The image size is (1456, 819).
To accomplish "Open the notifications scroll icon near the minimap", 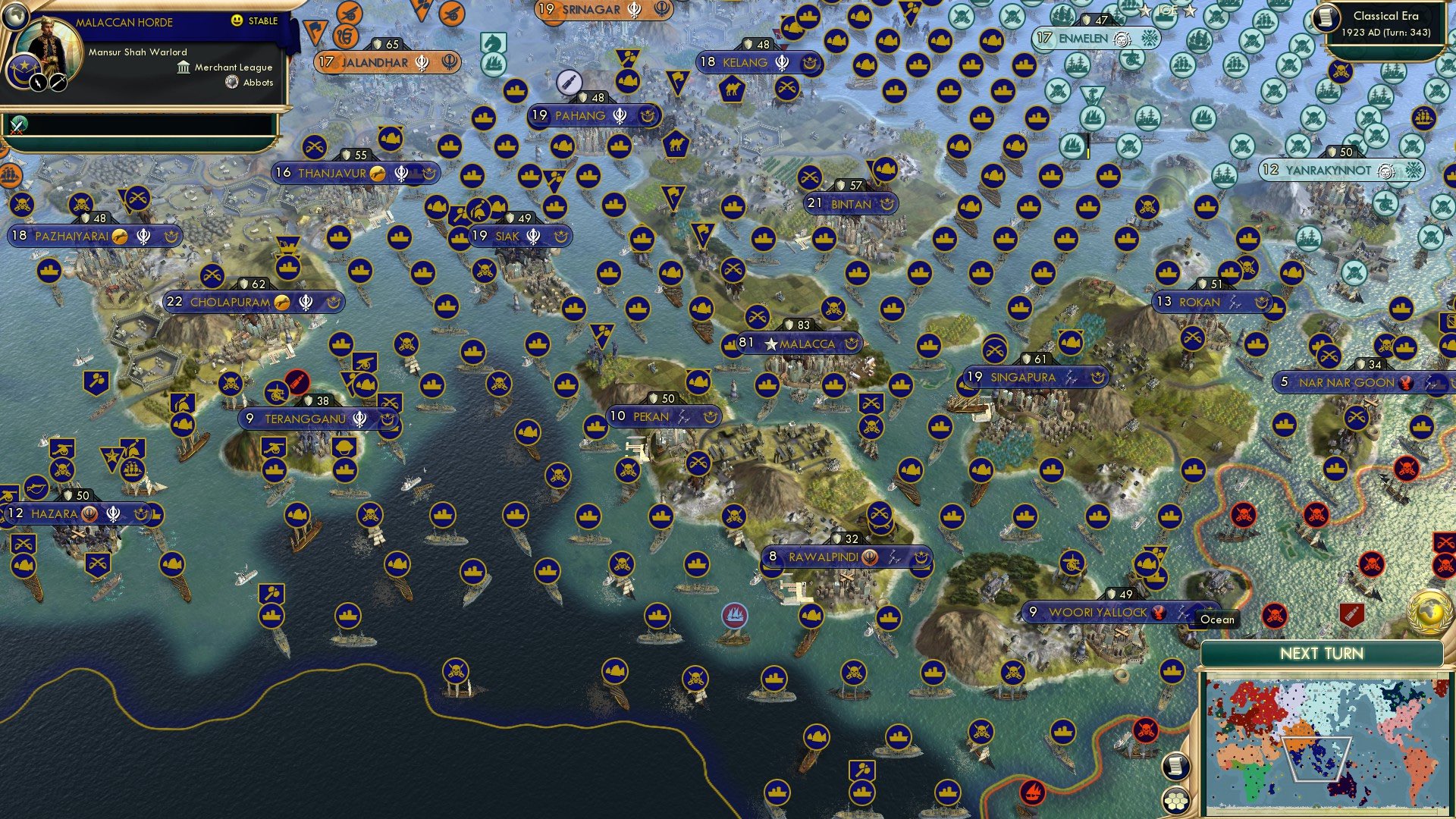I will (x=1175, y=767).
